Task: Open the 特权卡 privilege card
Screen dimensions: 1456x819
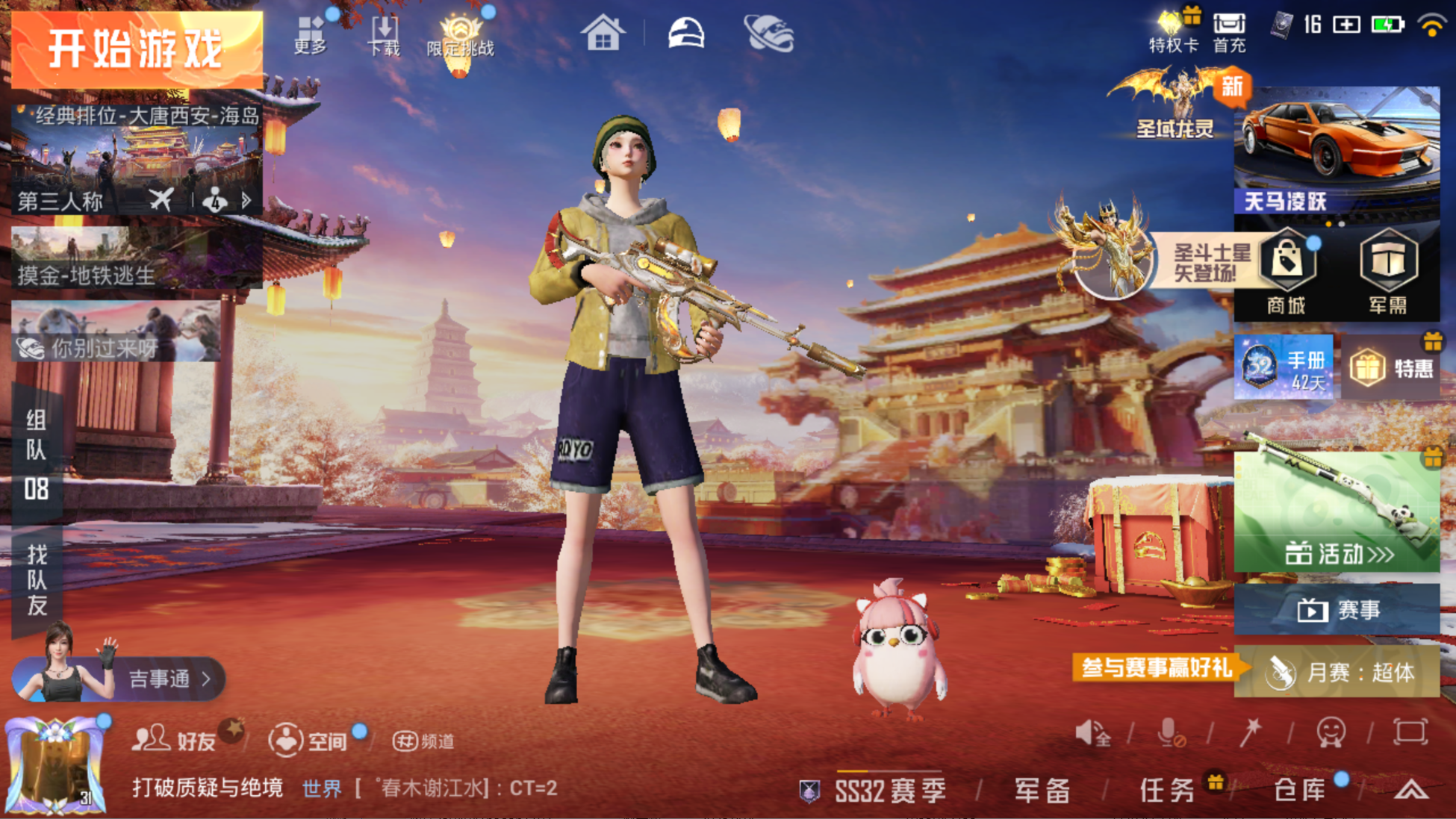Action: click(1173, 33)
